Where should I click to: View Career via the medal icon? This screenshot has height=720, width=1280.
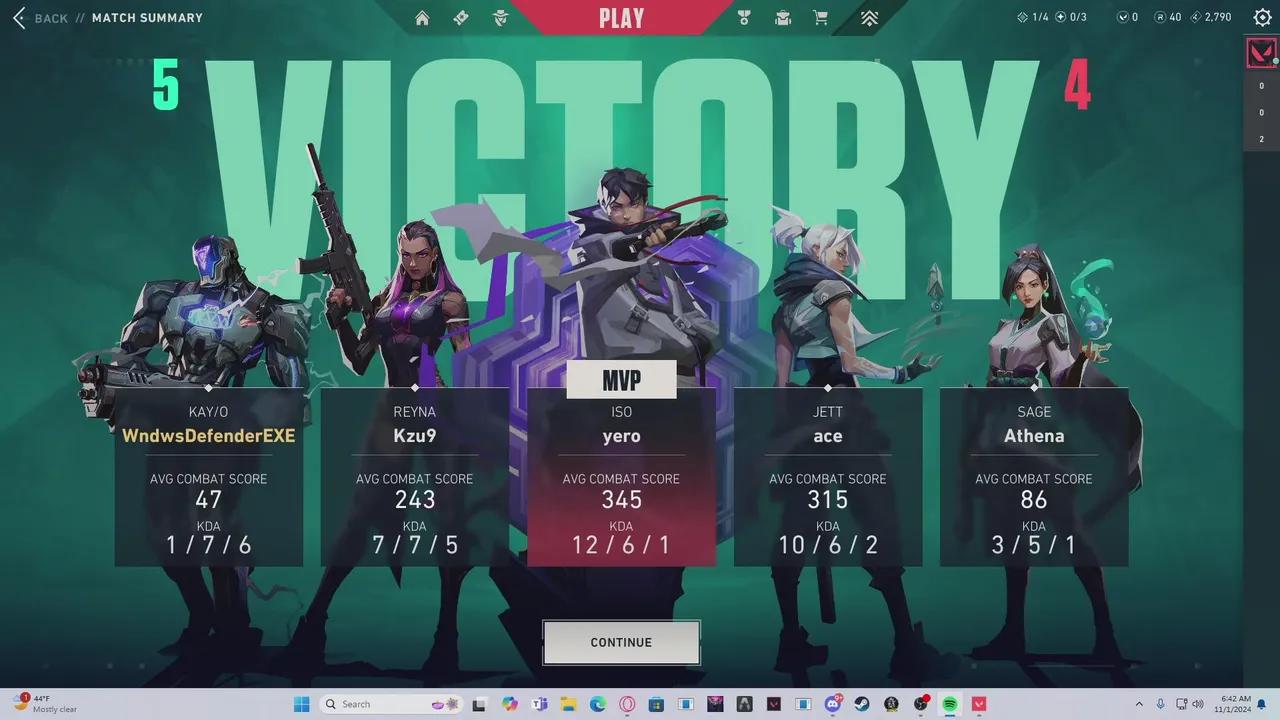pyautogui.click(x=743, y=17)
